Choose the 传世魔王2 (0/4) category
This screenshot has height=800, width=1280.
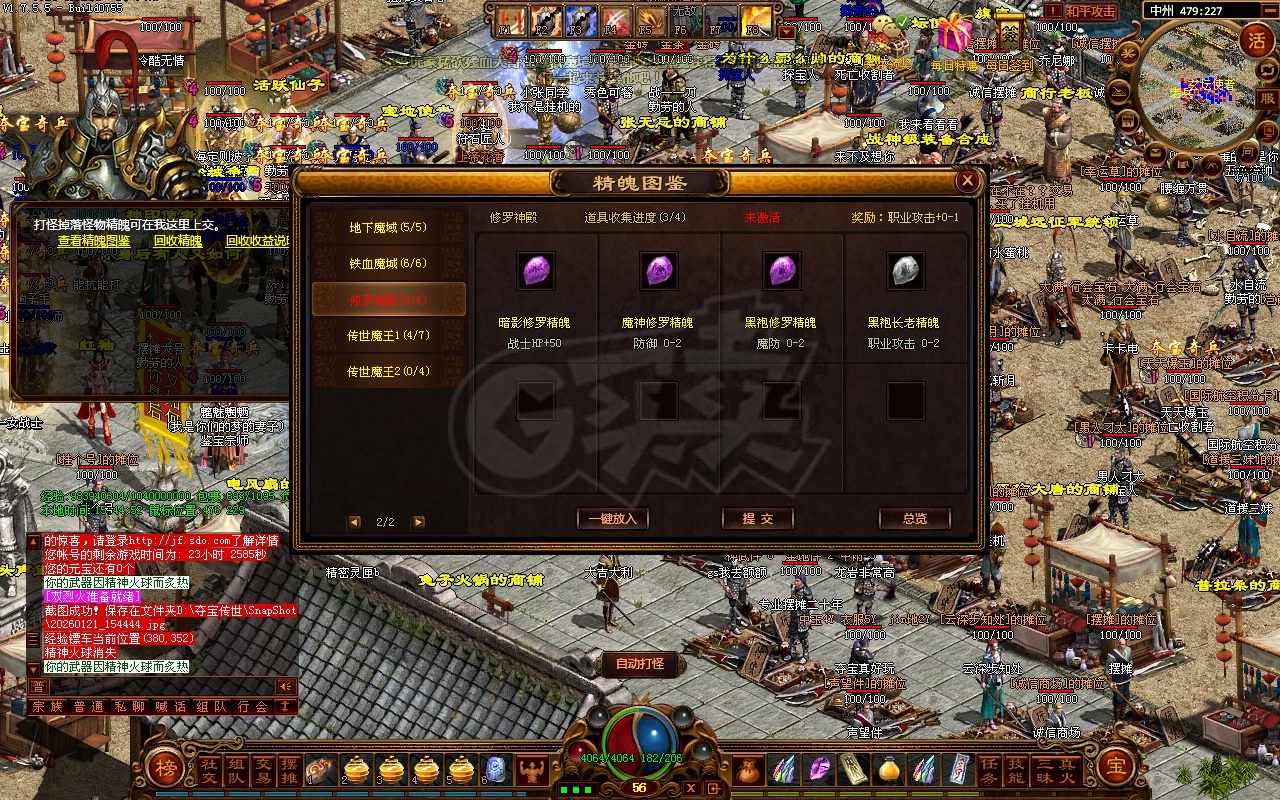click(x=388, y=371)
